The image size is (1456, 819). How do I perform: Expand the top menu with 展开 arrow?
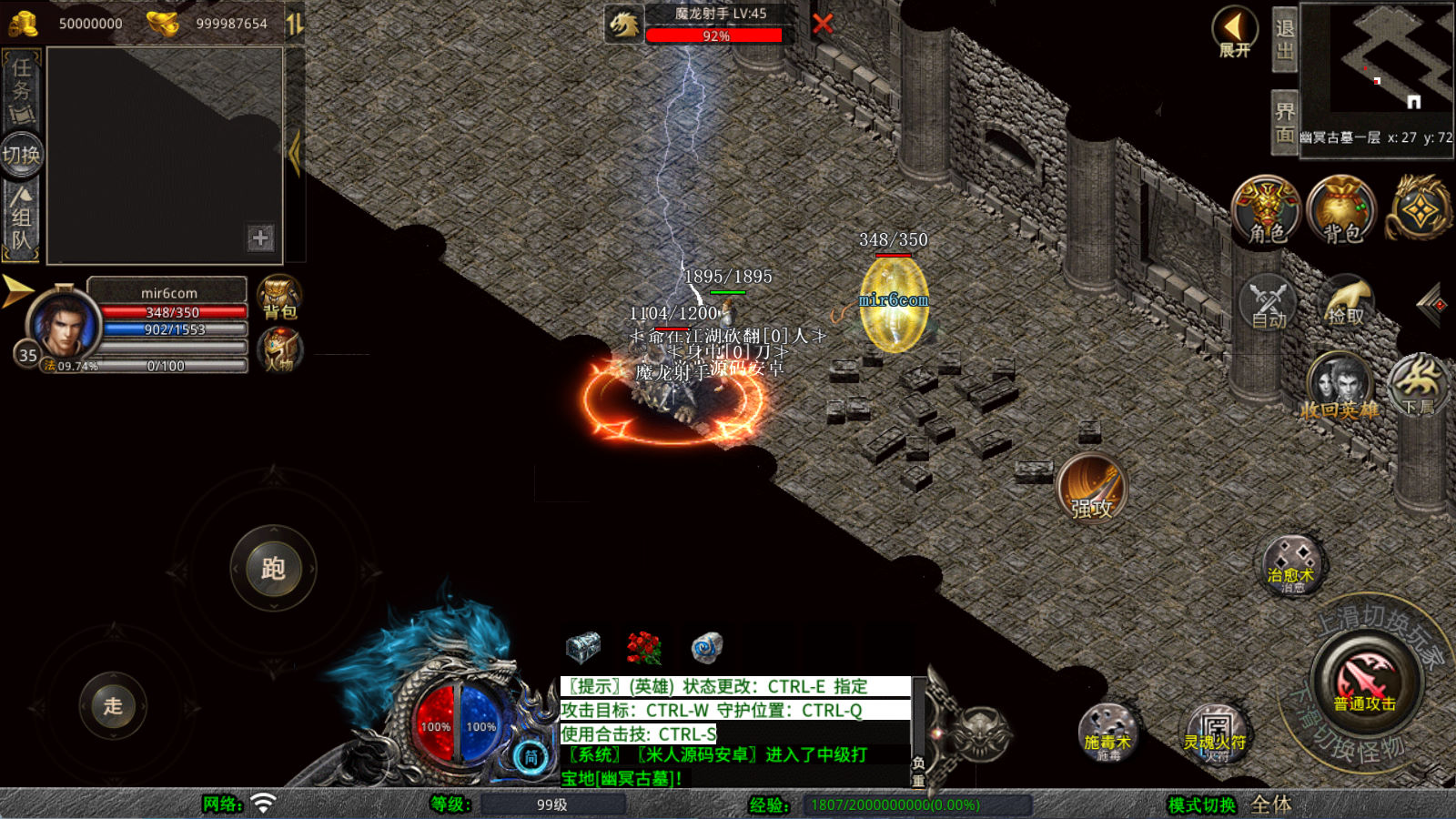[x=1235, y=31]
